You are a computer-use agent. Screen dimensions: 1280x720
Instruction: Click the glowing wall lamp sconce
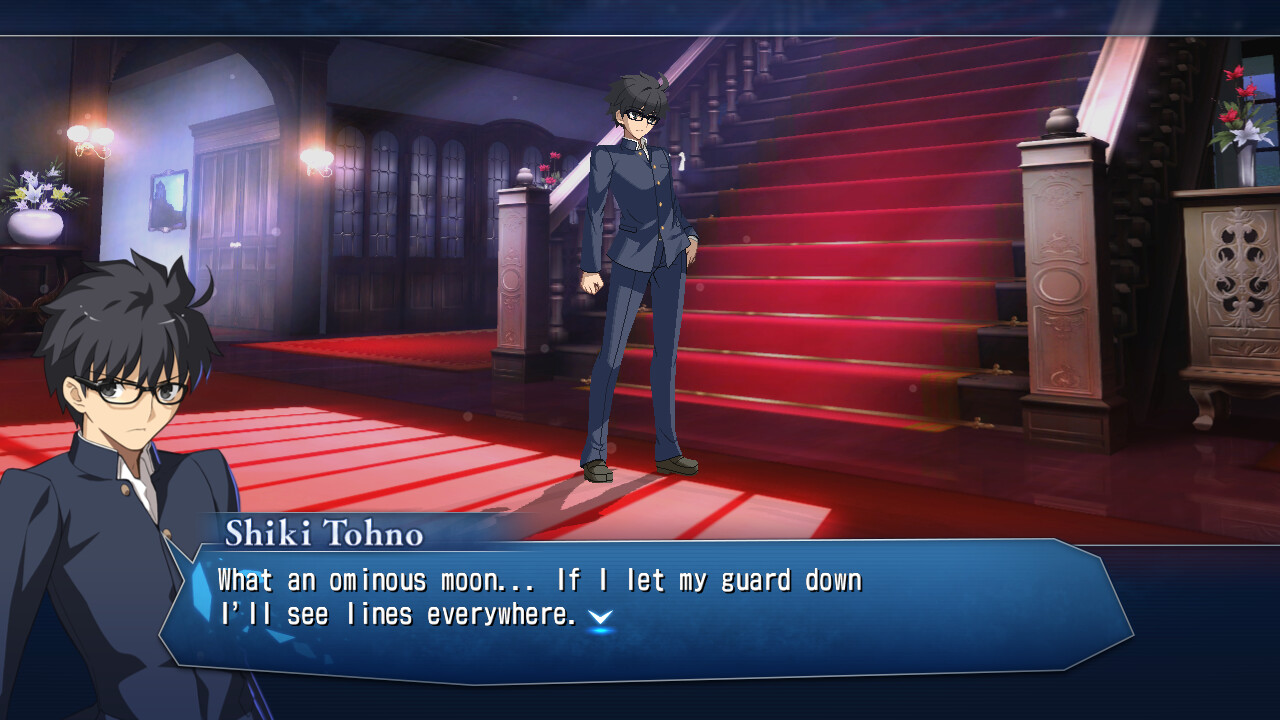[x=88, y=135]
